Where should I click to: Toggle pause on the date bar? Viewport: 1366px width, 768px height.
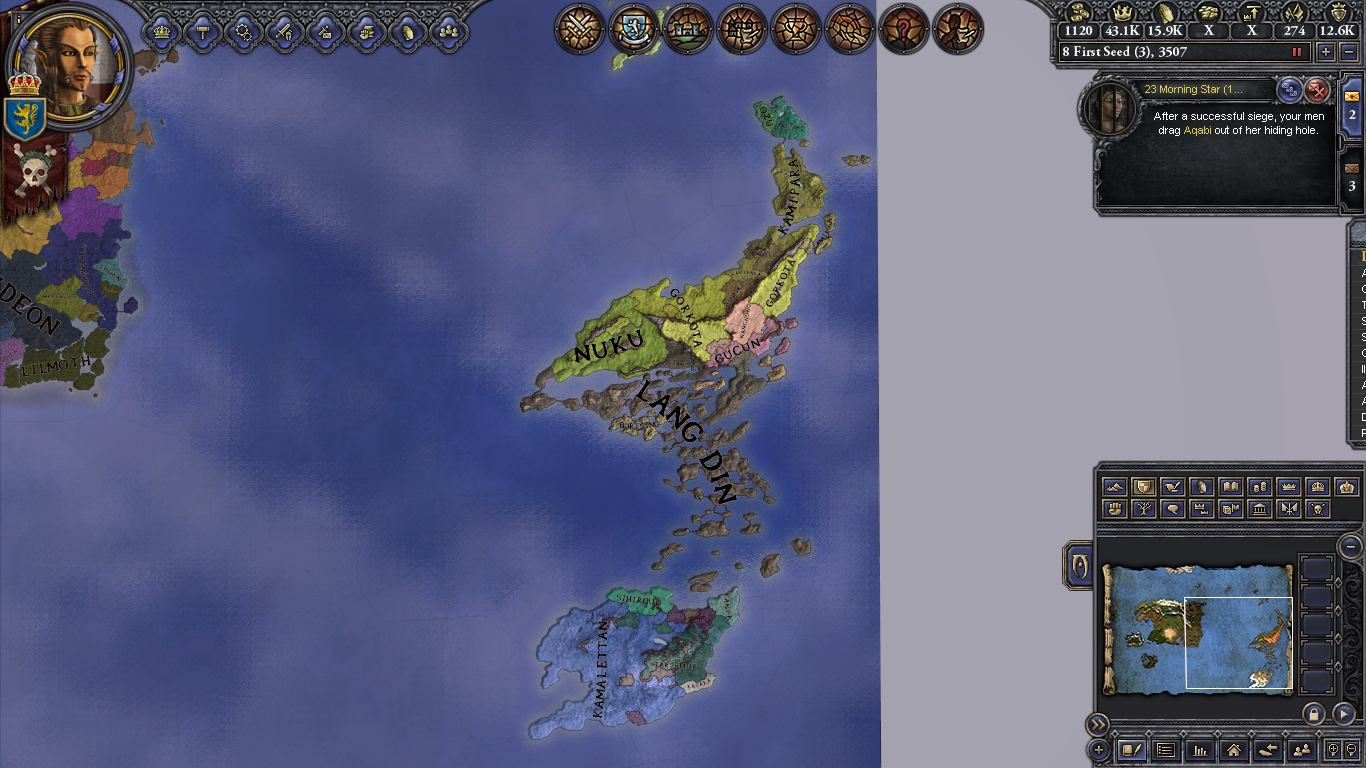[x=1298, y=52]
